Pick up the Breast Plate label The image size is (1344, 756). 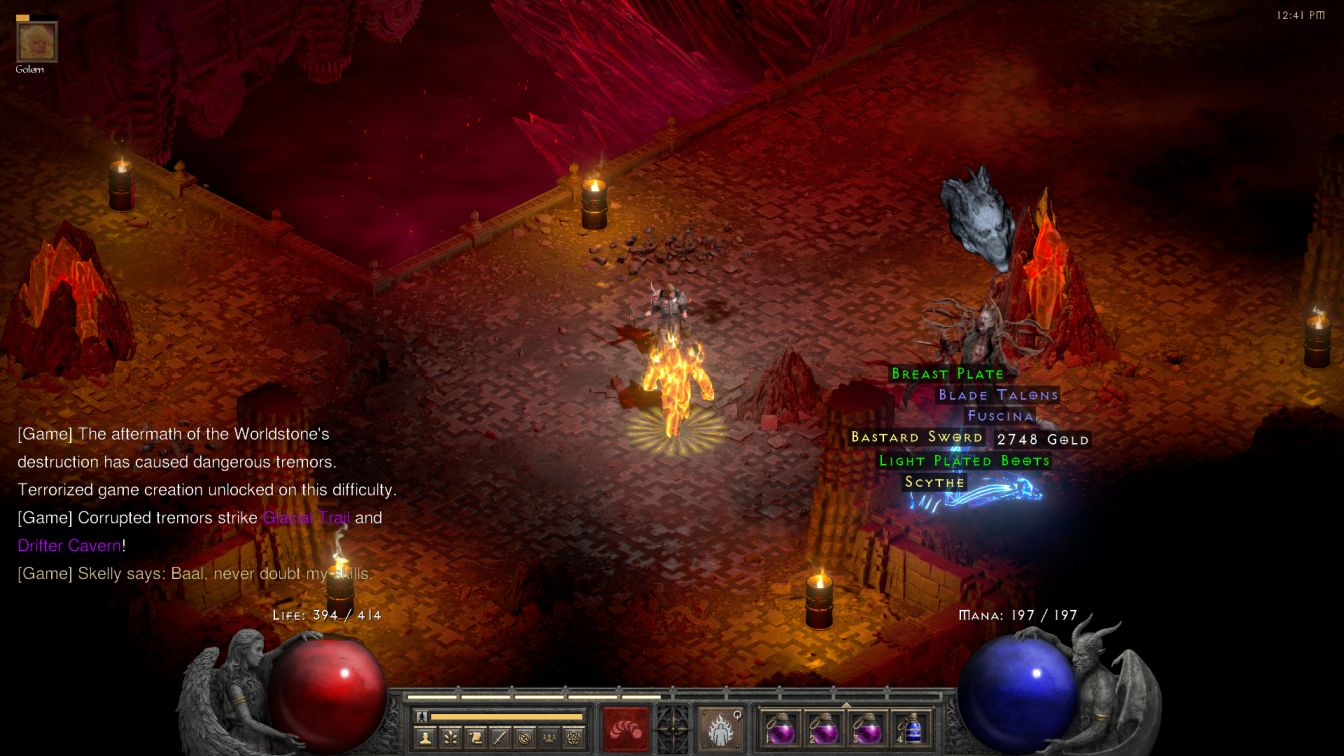click(x=947, y=374)
